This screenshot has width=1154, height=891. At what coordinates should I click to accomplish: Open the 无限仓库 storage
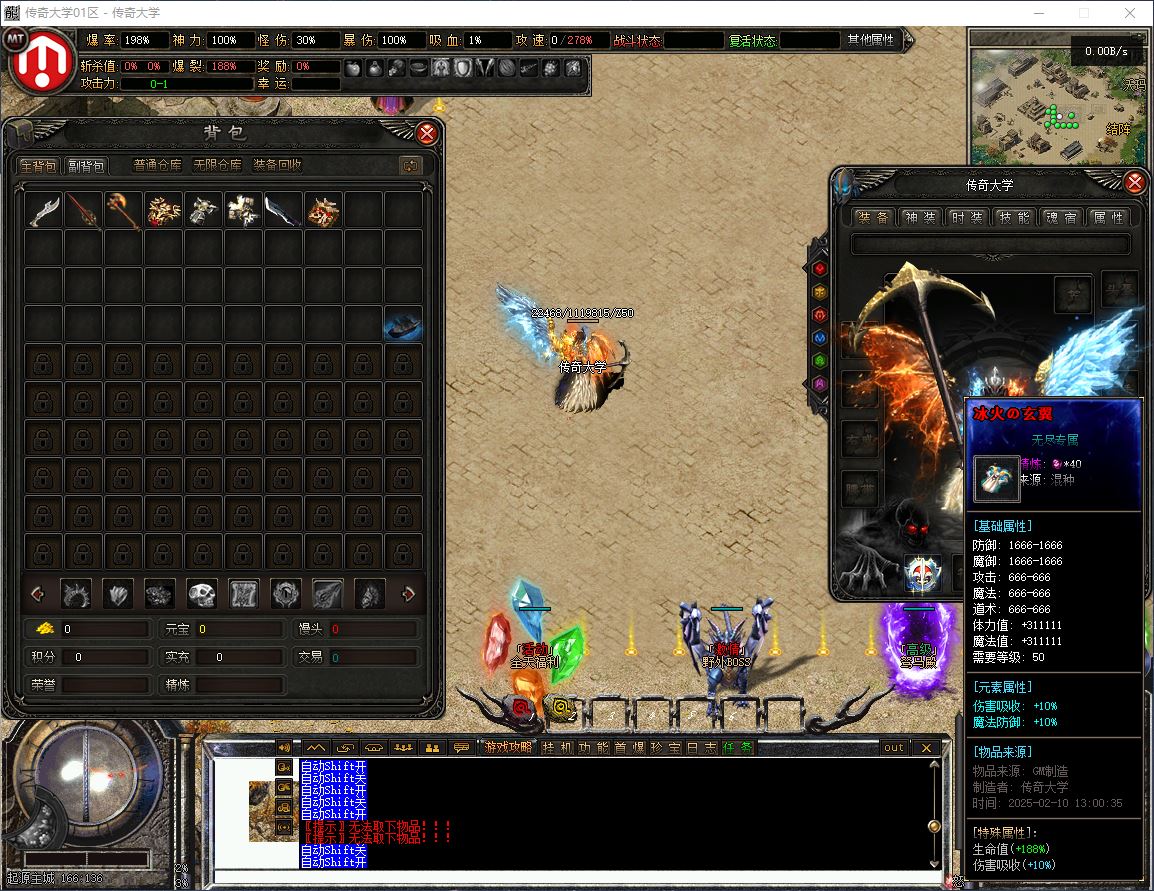pos(216,165)
